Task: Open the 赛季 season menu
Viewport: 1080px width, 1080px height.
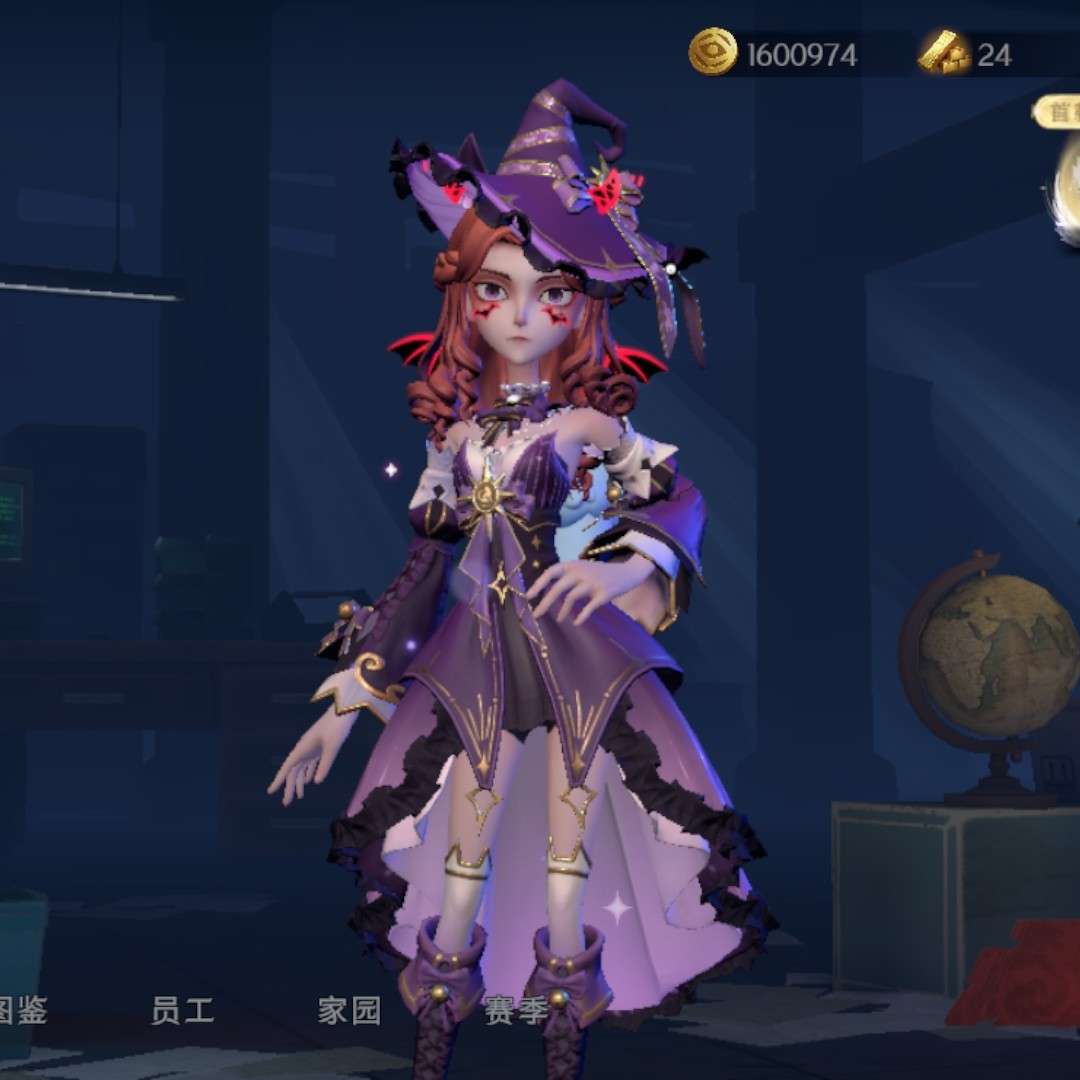Action: tap(515, 1011)
